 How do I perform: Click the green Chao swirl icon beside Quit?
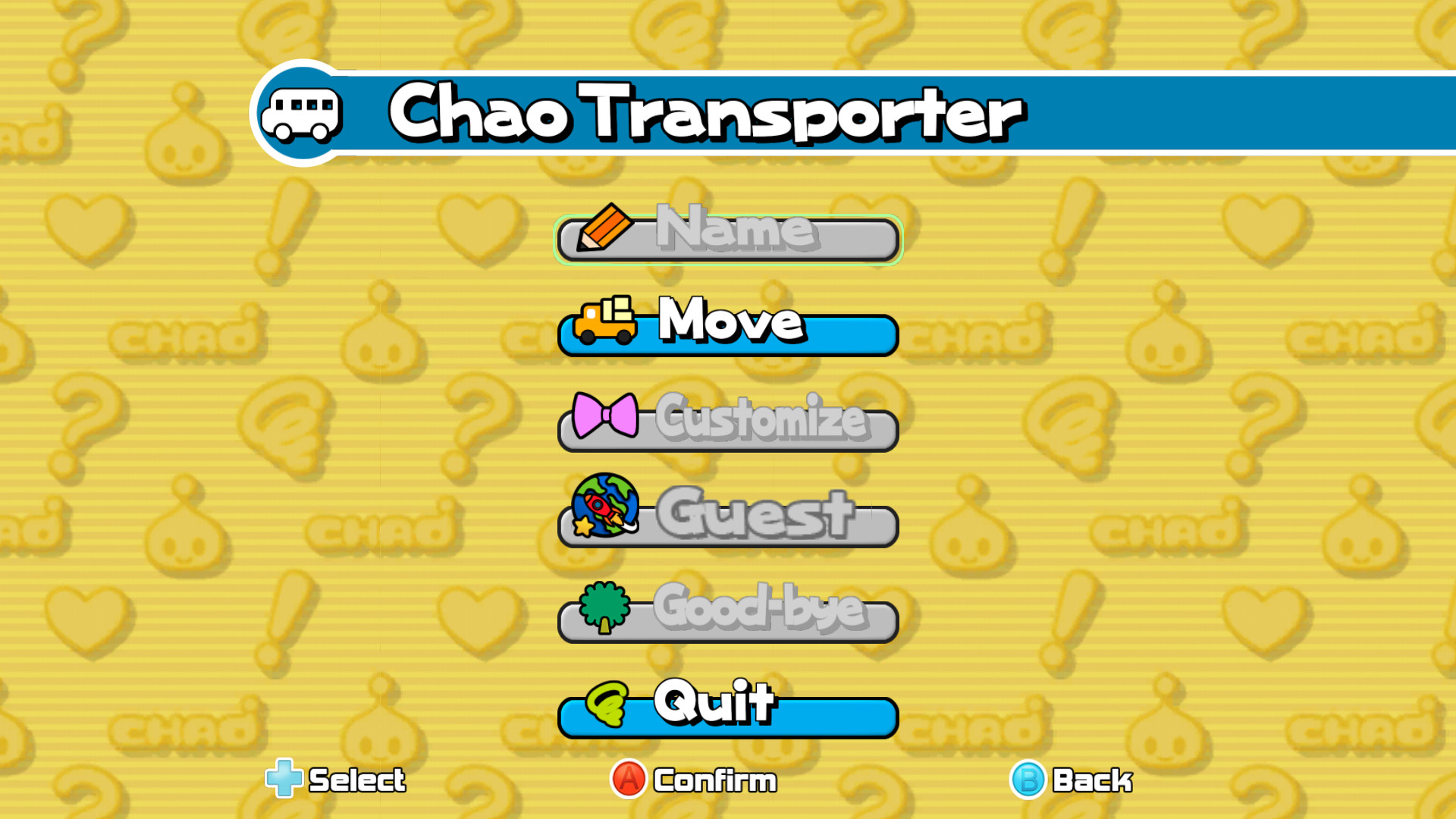coord(607,707)
